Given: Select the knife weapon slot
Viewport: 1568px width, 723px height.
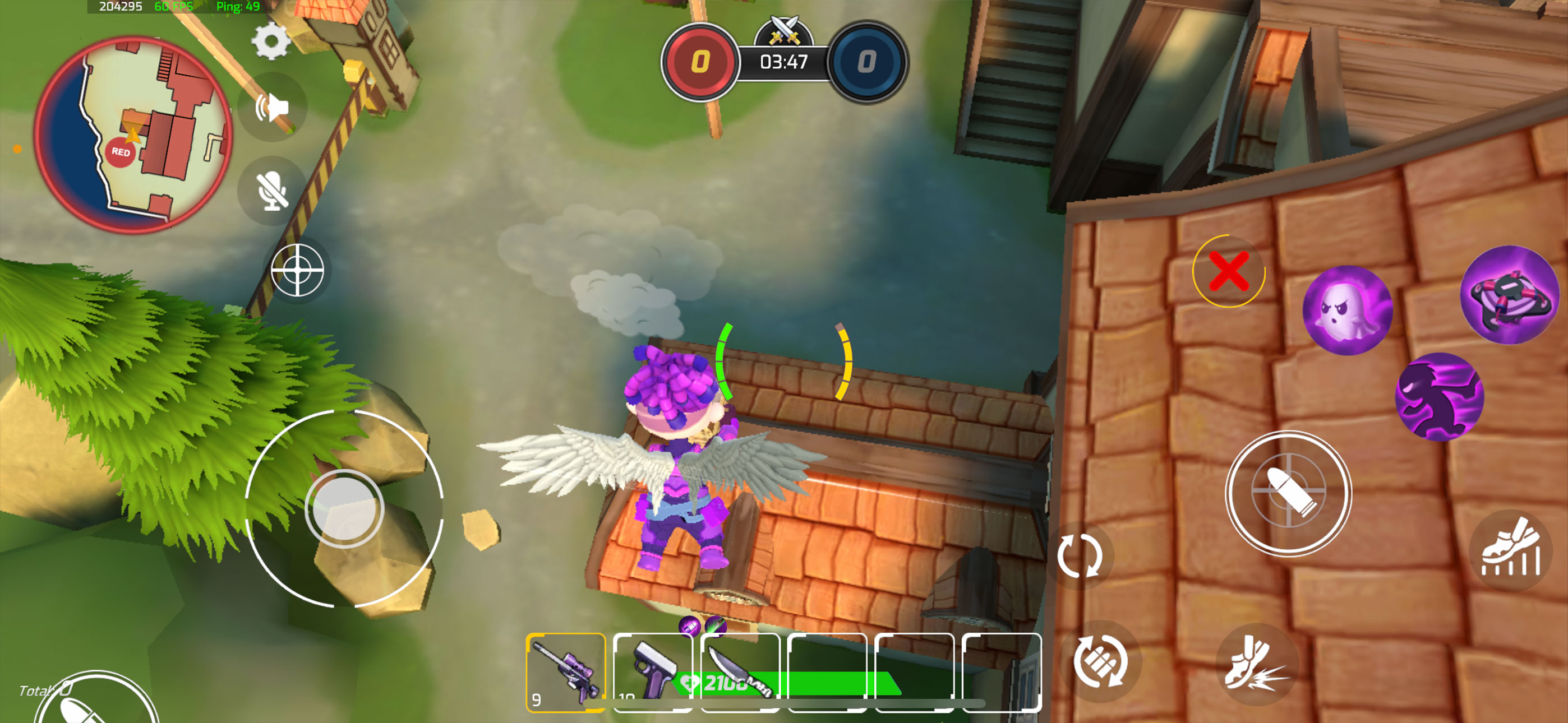Looking at the screenshot, I should pos(740,671).
